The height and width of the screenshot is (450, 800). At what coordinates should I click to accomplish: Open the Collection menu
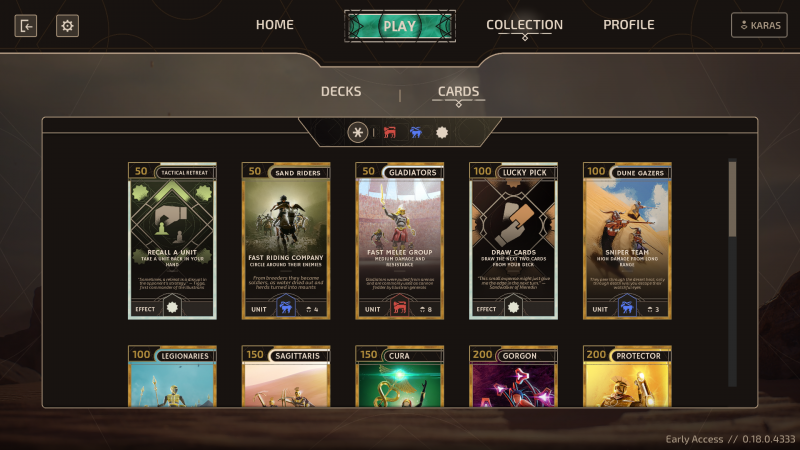tap(524, 25)
